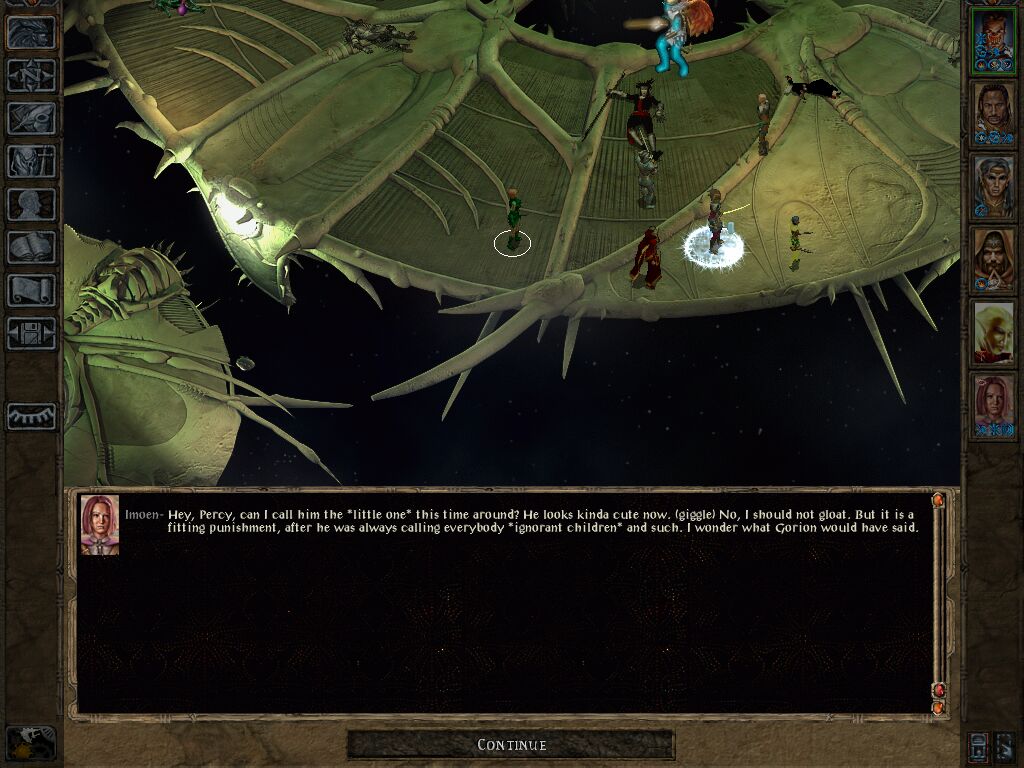Open the journal with the quill icon
The image size is (1024, 768).
coord(31,119)
